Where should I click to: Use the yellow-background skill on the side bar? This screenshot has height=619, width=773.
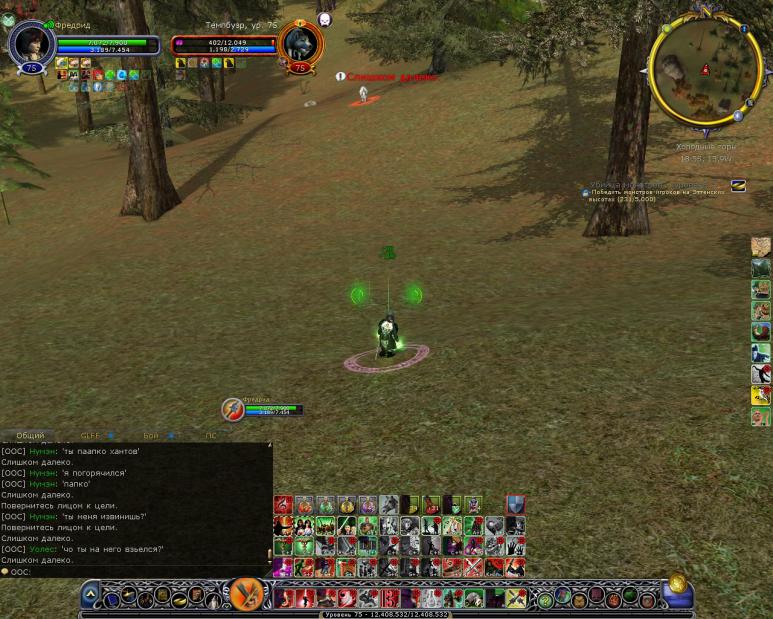tap(761, 395)
